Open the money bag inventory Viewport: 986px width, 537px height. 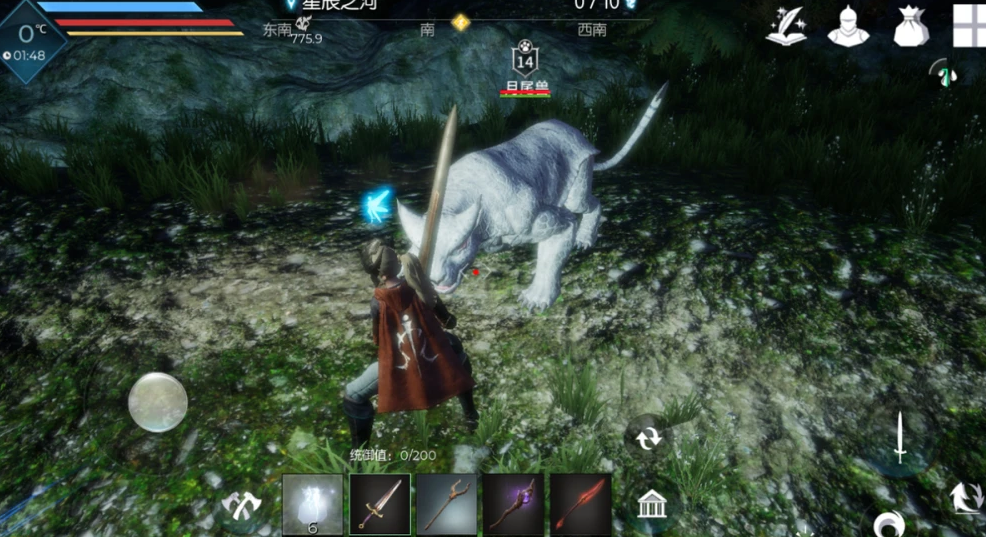[x=911, y=27]
